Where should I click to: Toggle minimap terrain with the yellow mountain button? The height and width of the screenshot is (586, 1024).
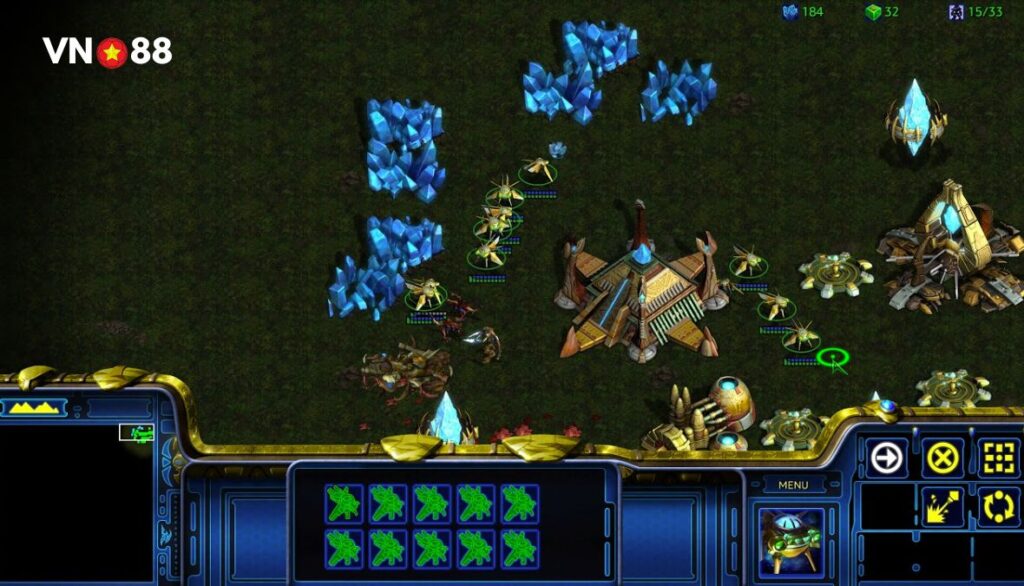pos(34,407)
